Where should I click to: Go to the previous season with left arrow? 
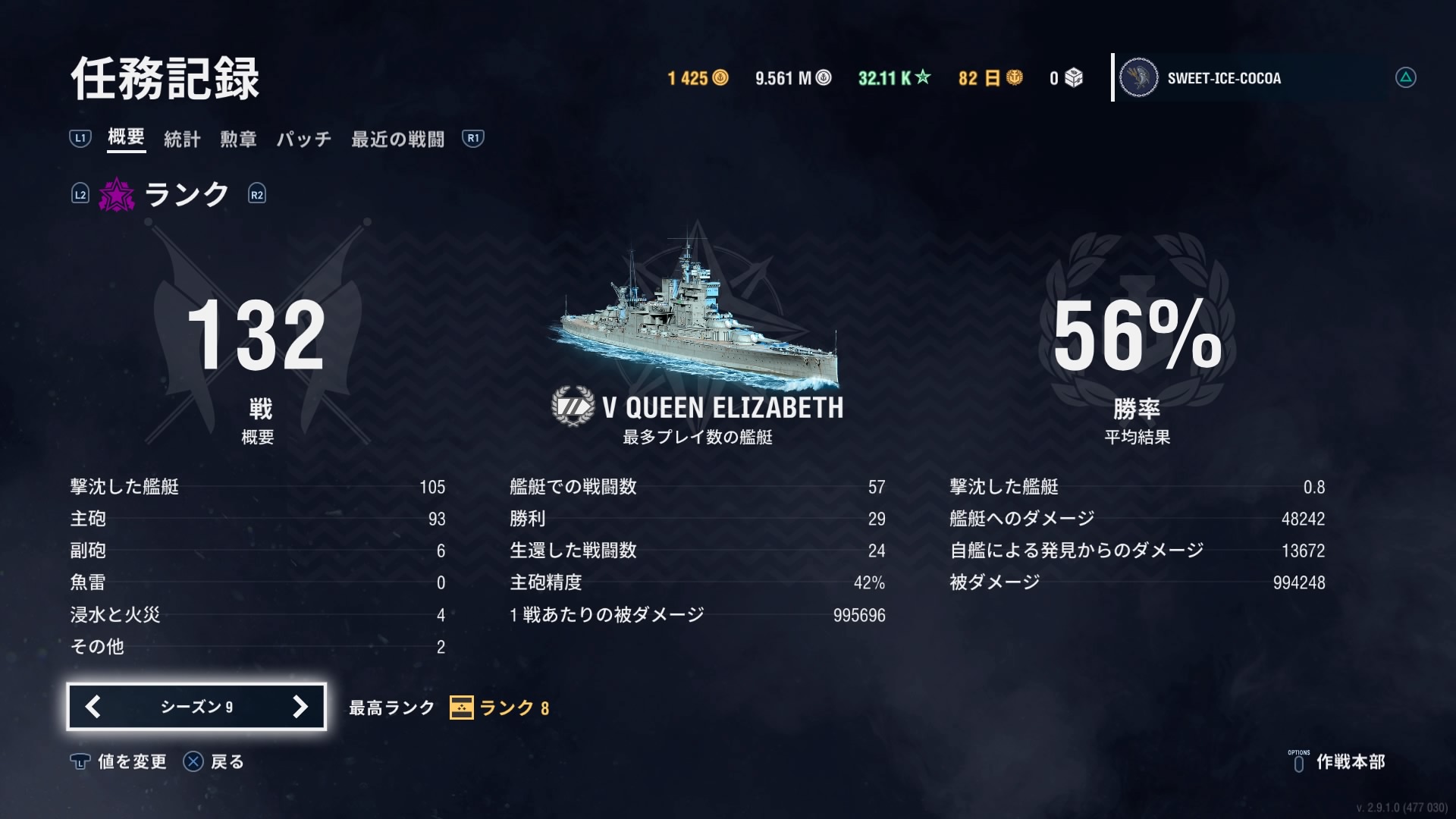pyautogui.click(x=93, y=707)
